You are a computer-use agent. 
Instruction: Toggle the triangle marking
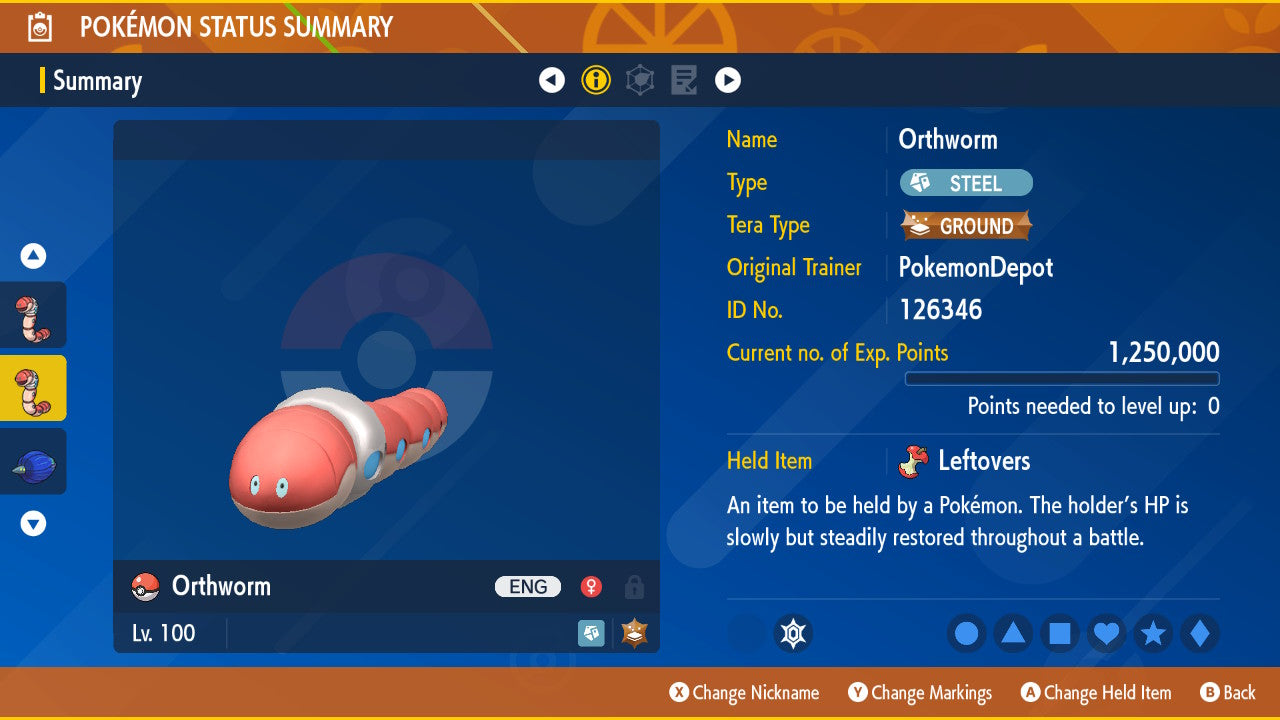tap(1013, 633)
